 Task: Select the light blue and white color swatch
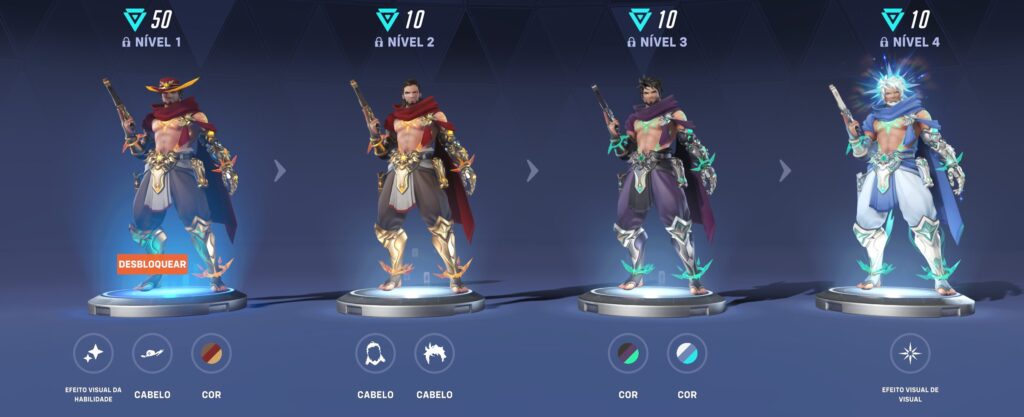[x=687, y=353]
